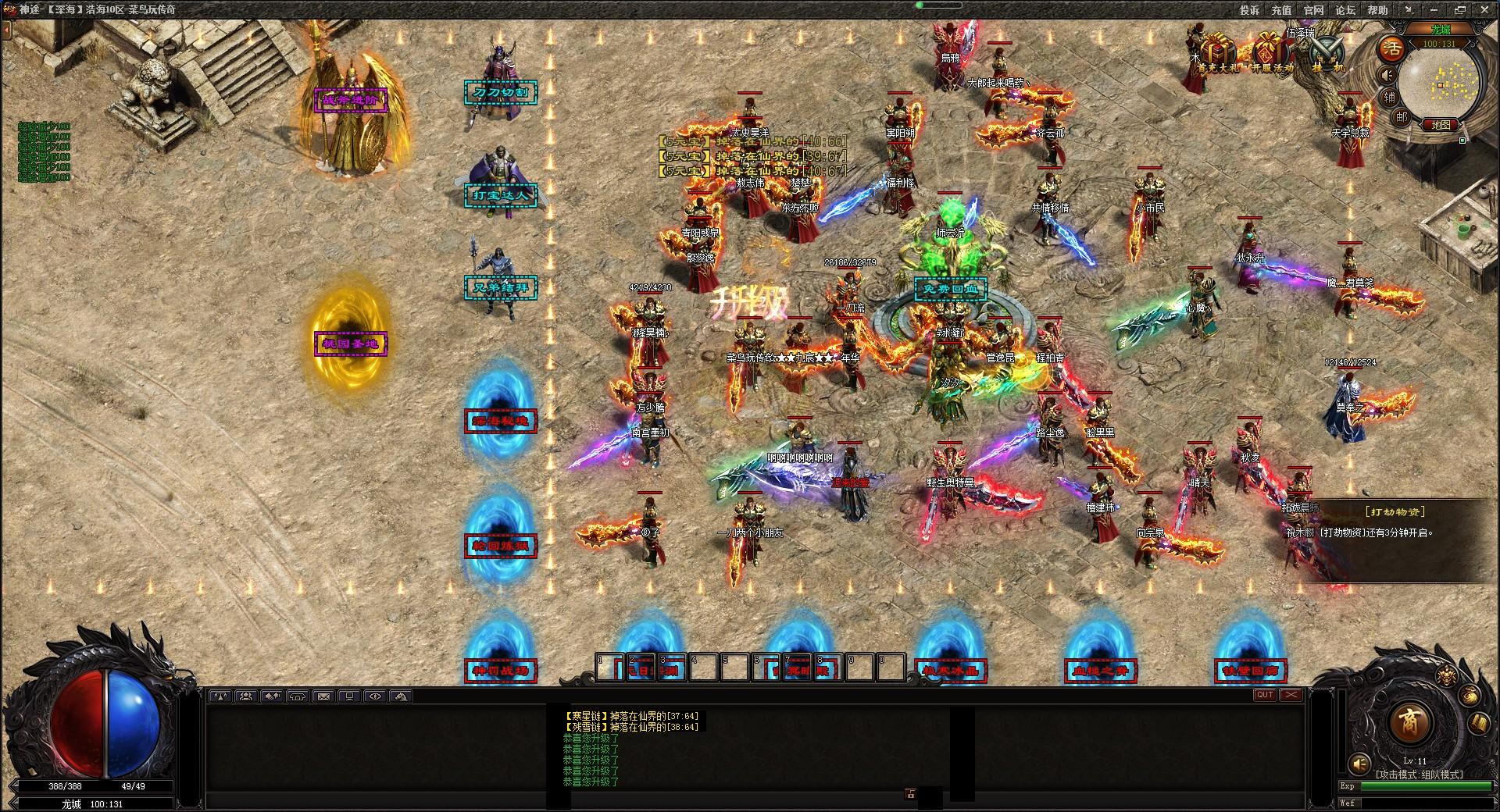Screen dimensions: 1500x812
Task: Click the QUT button above chat
Action: [1264, 695]
